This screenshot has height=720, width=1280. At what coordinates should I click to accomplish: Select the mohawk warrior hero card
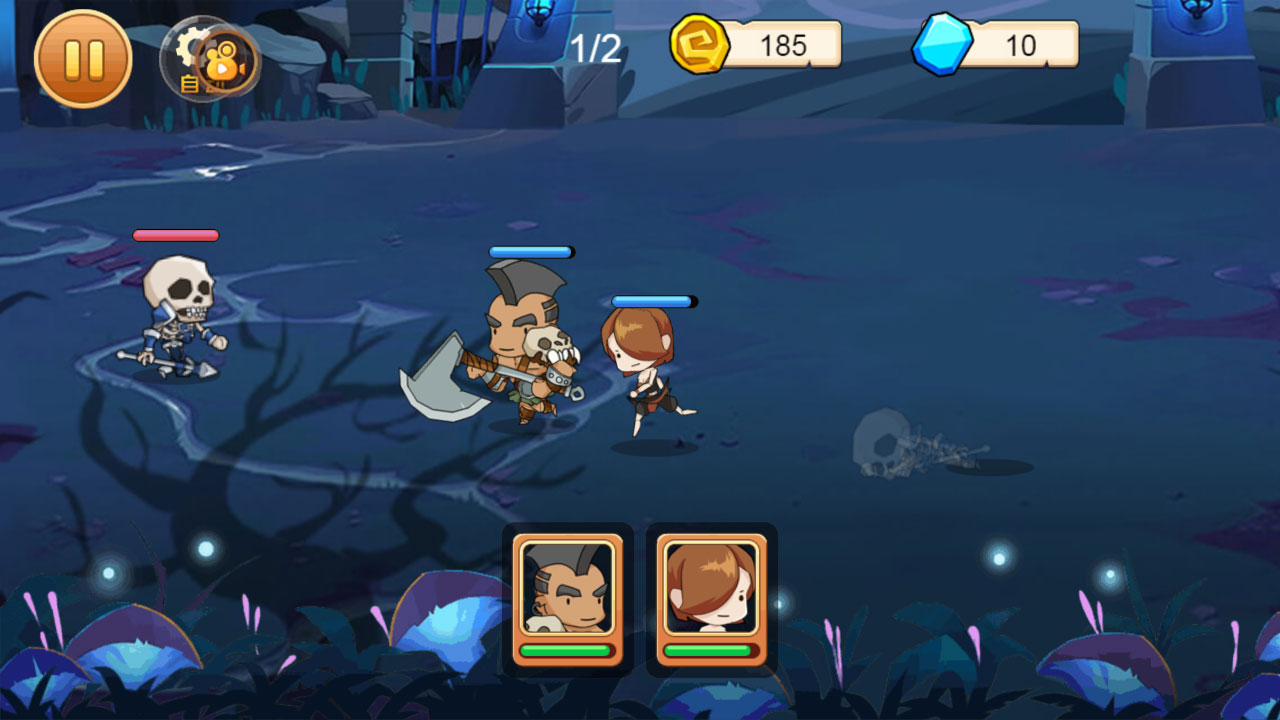click(567, 598)
